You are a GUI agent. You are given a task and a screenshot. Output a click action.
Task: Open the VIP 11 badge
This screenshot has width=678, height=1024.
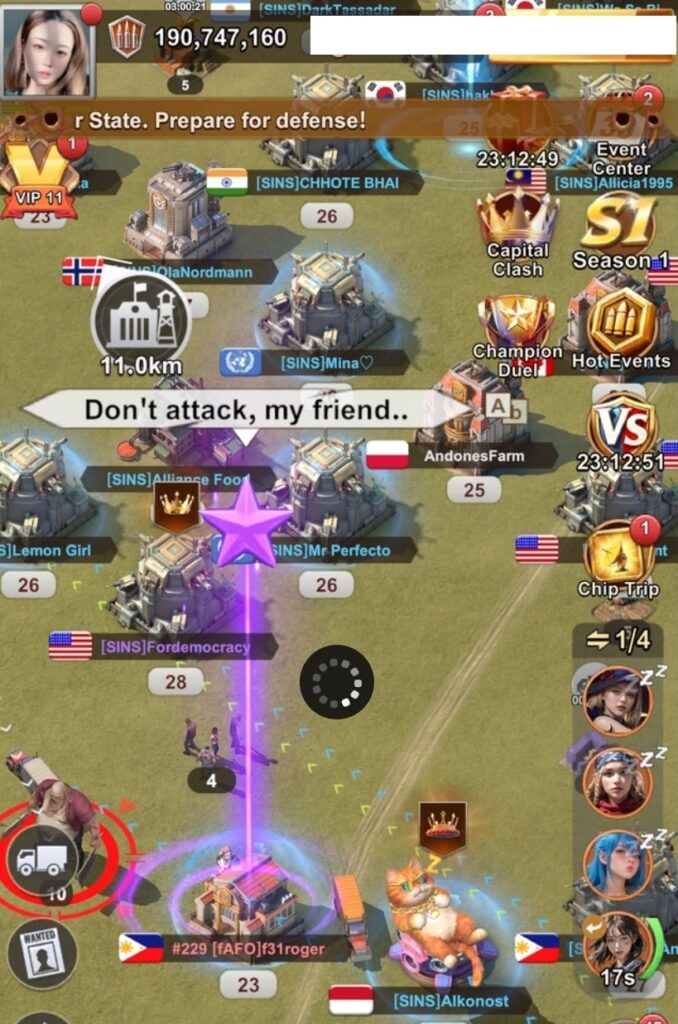(38, 178)
